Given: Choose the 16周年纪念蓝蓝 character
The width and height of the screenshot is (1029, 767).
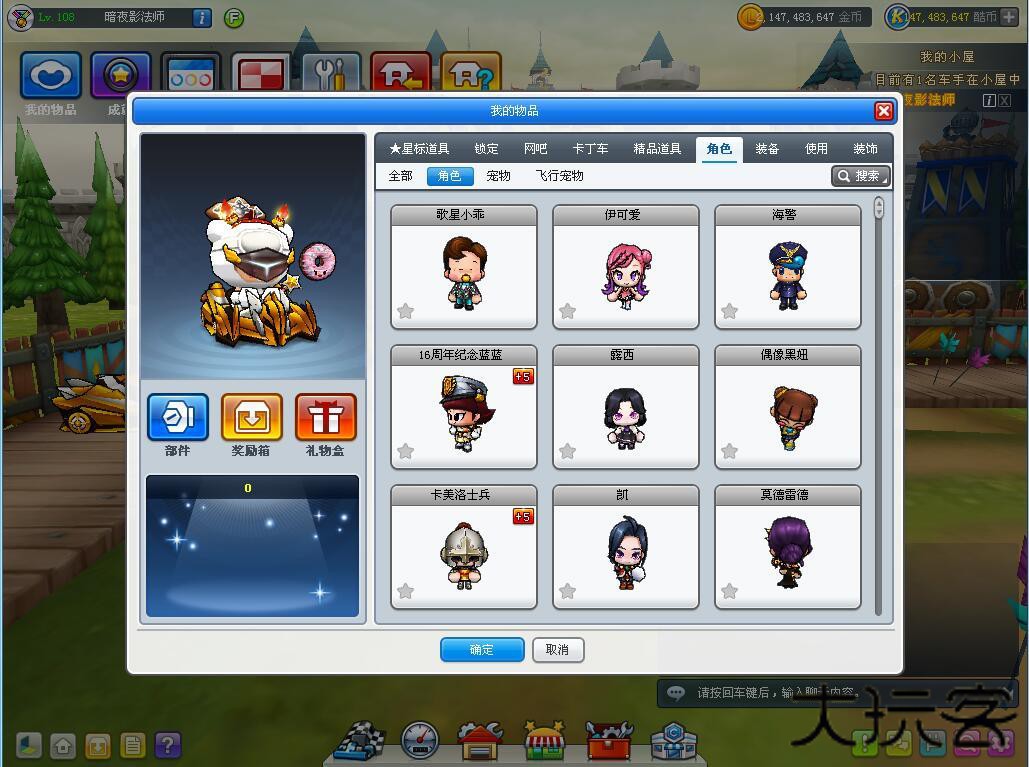Looking at the screenshot, I should coord(464,408).
